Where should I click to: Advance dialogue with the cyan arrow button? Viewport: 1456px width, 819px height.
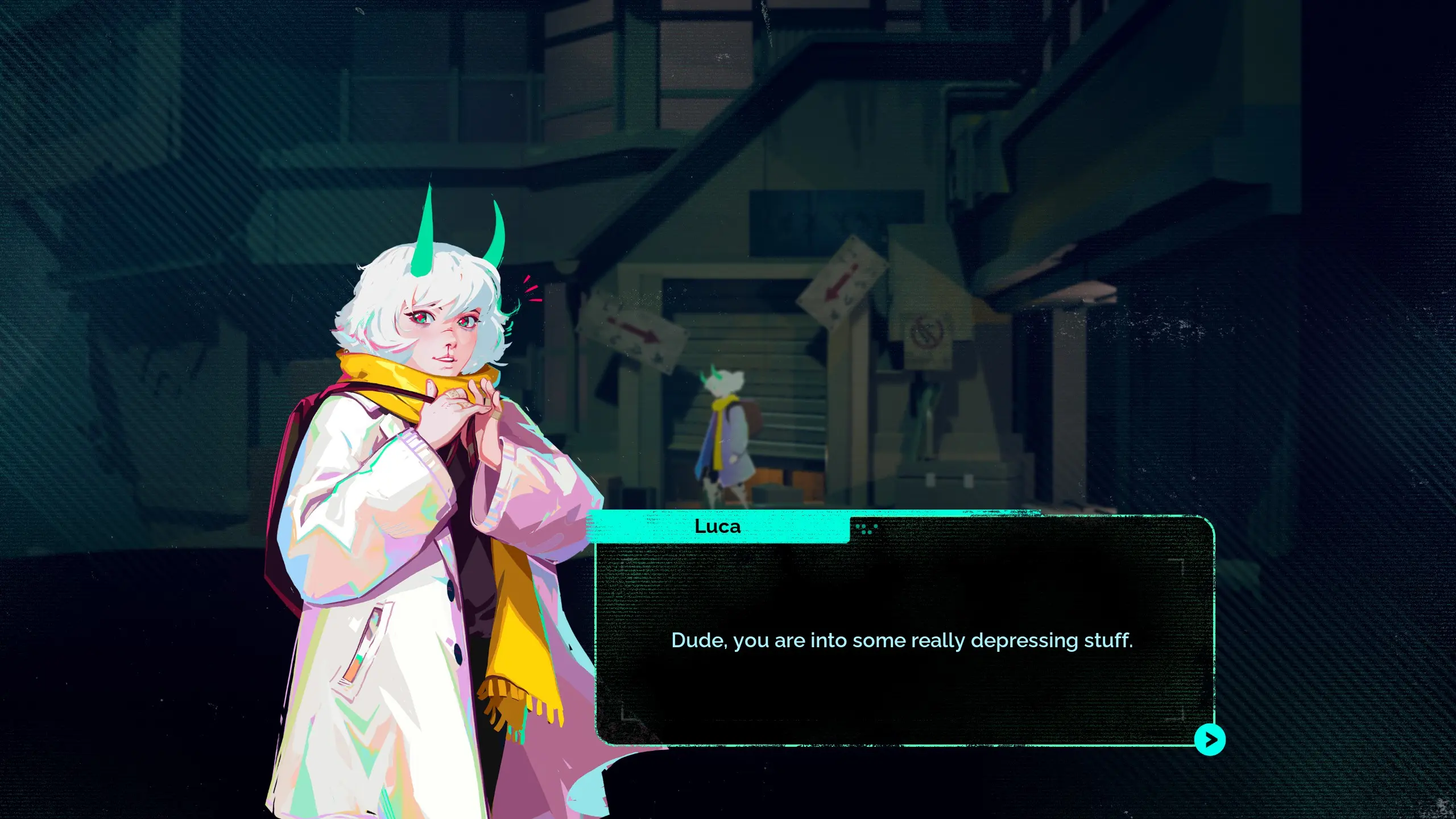(x=1209, y=739)
